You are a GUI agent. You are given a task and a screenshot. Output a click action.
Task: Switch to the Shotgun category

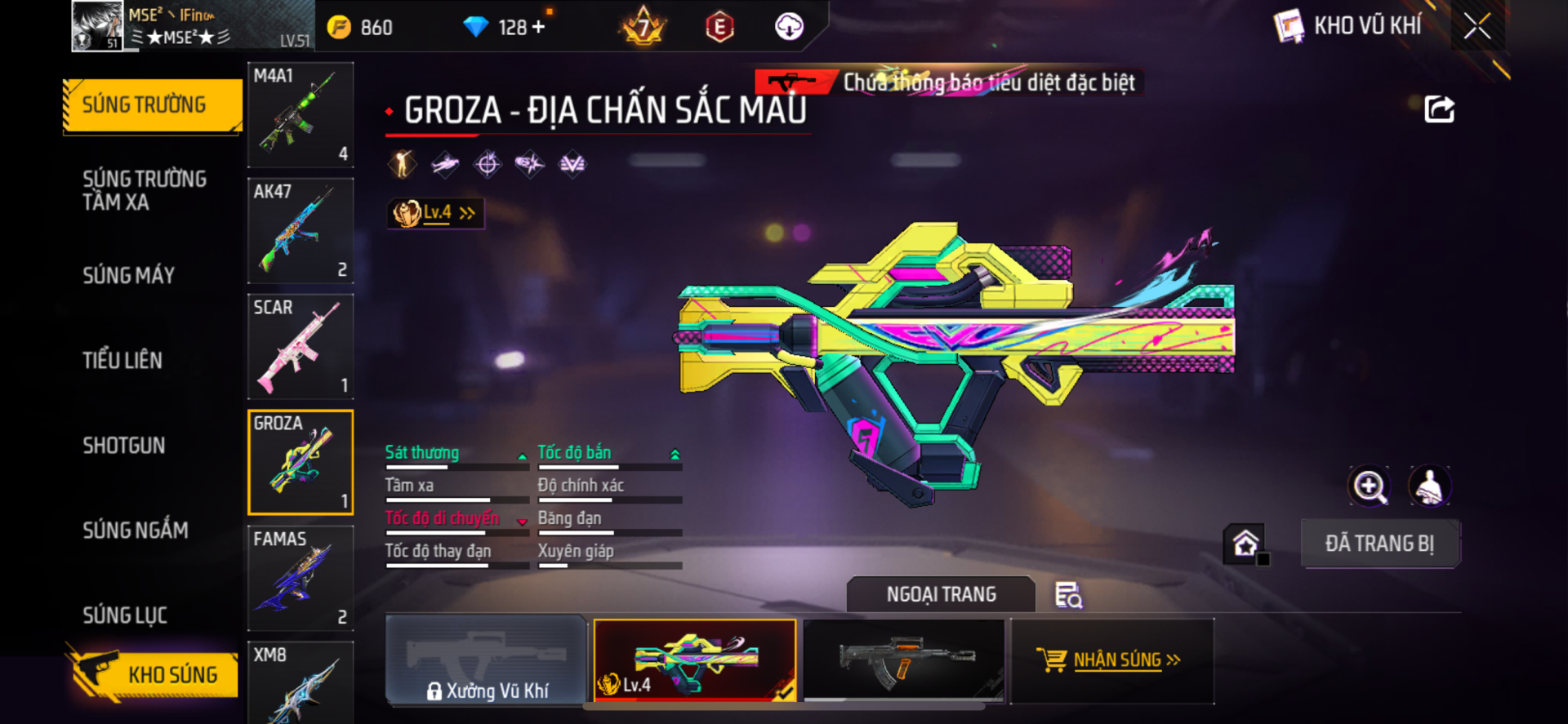(124, 446)
